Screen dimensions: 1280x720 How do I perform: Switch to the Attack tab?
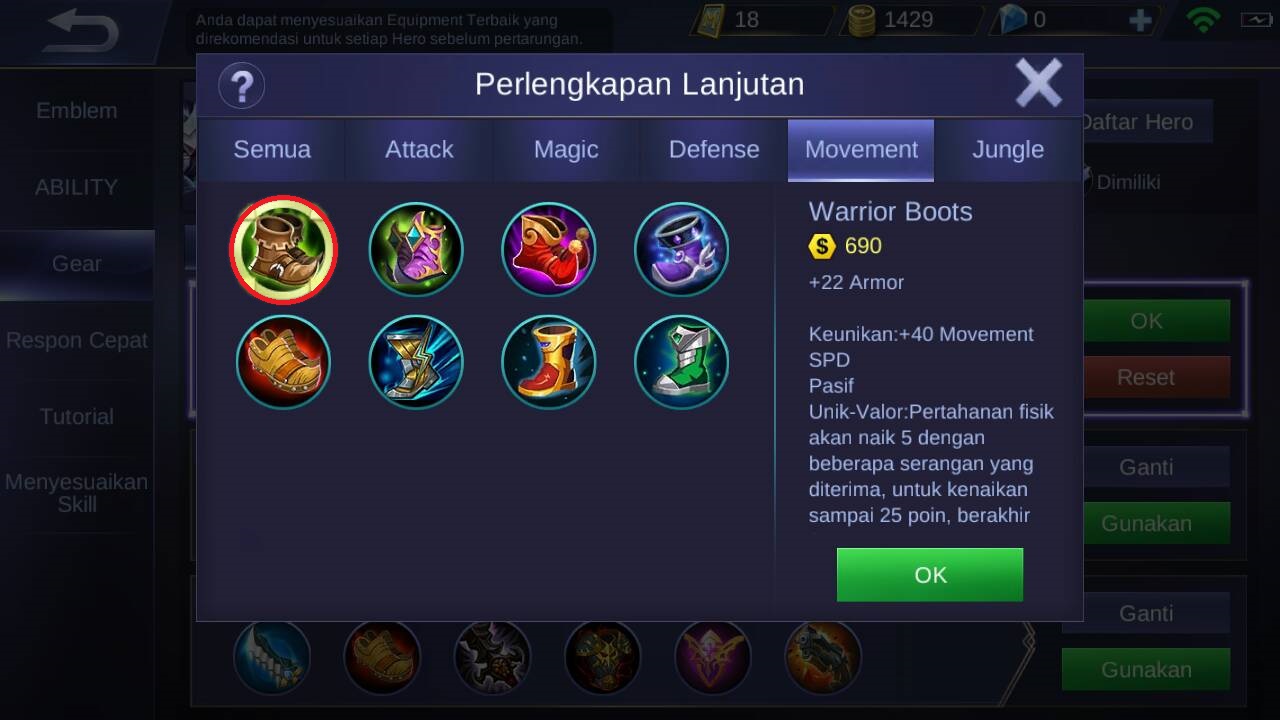click(x=419, y=150)
